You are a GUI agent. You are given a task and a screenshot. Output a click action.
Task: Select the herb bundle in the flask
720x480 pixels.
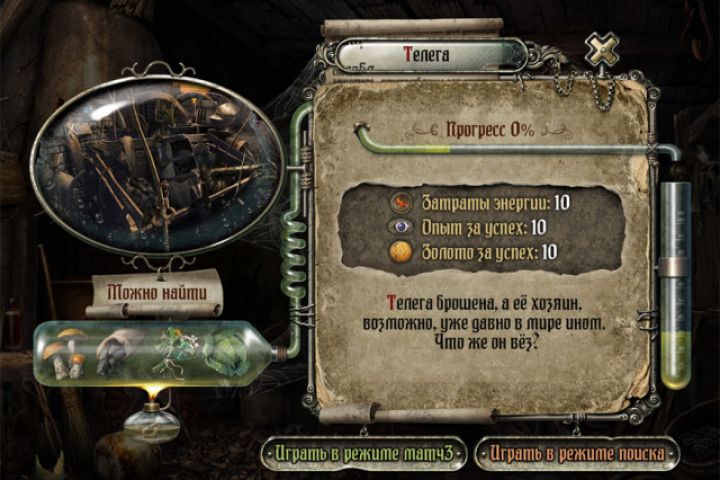click(x=173, y=349)
